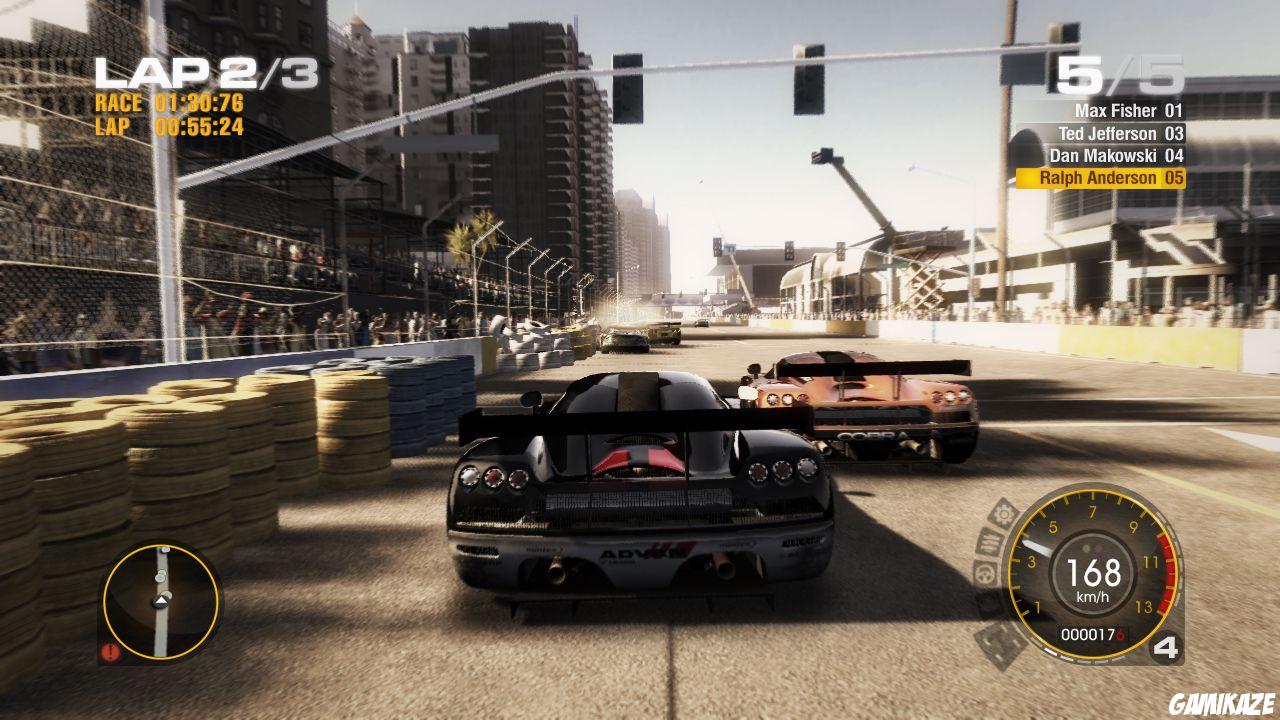Image resolution: width=1280 pixels, height=720 pixels.
Task: Select highlighted driver Ralph Anderson
Action: point(1108,176)
